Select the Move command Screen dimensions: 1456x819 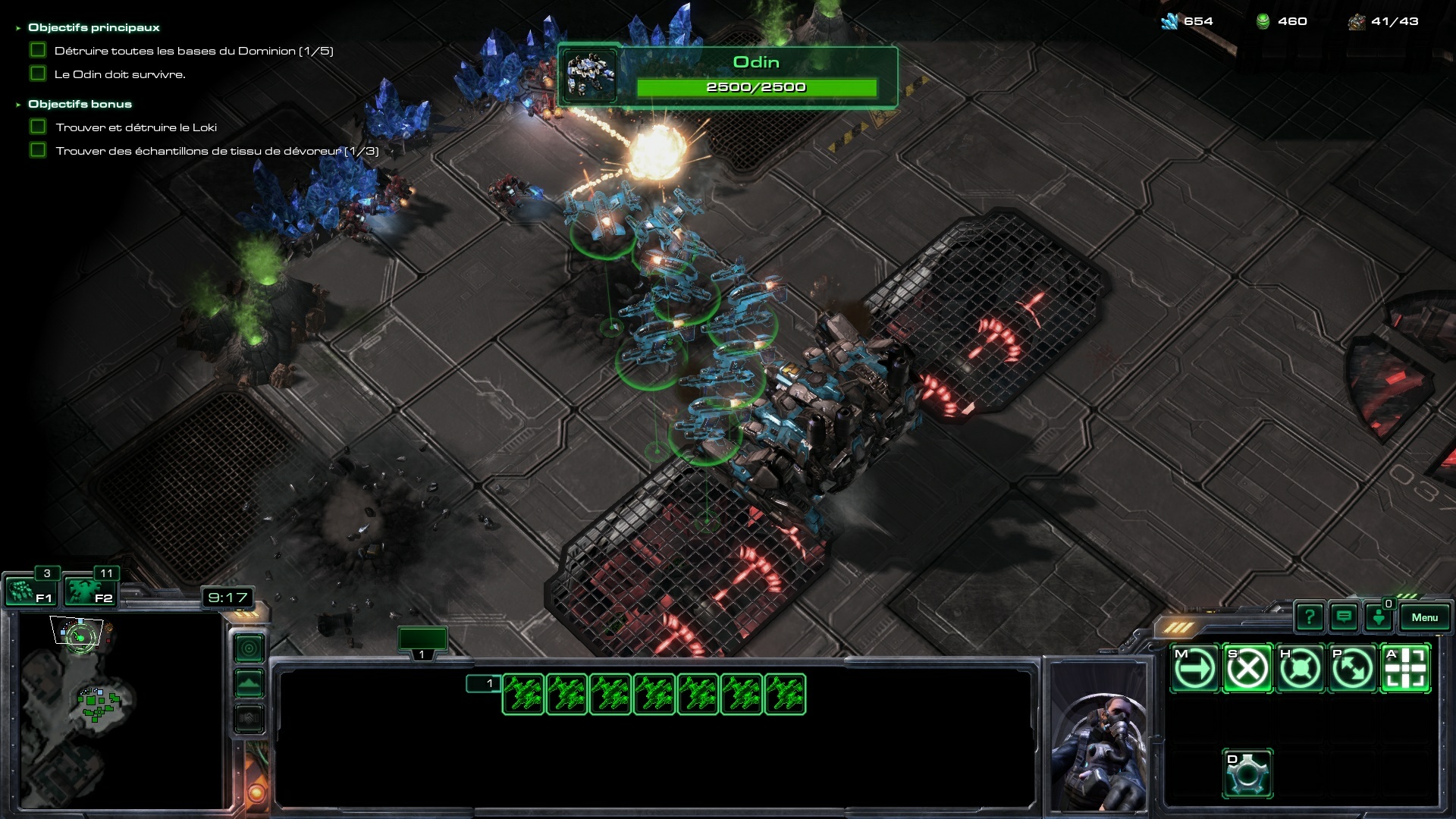click(x=1195, y=669)
